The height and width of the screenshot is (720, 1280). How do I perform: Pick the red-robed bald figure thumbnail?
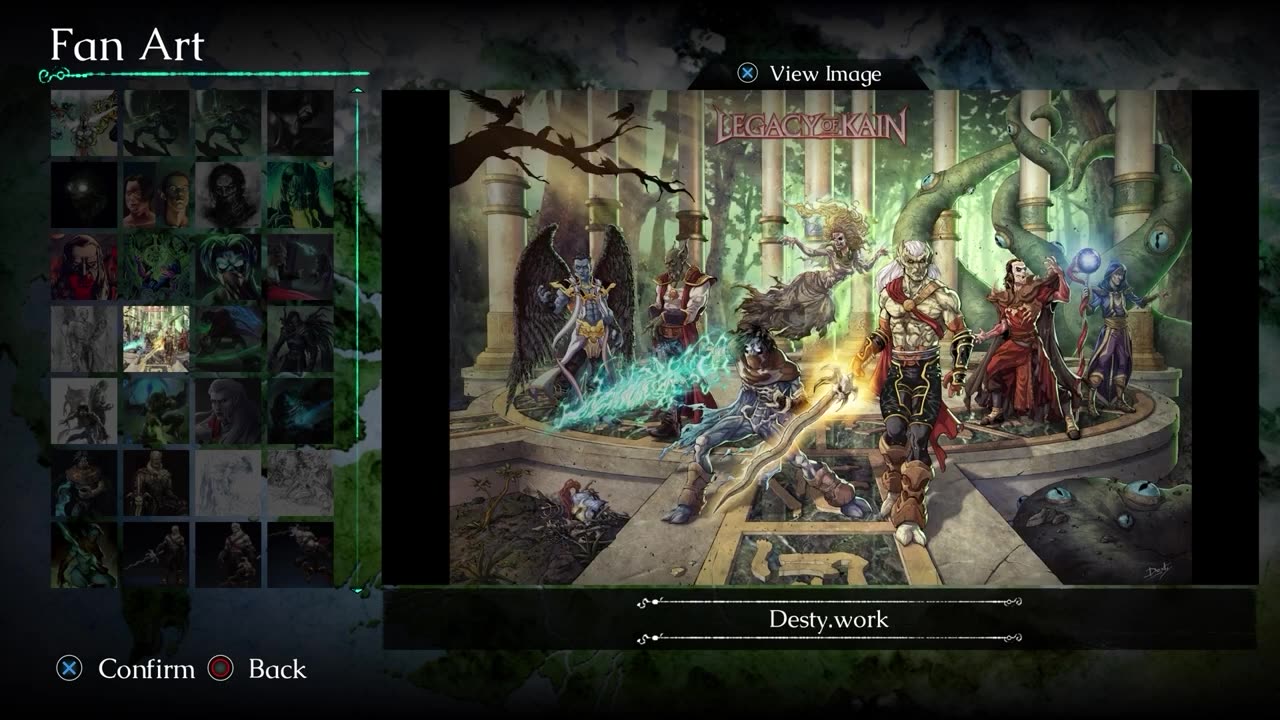tap(84, 267)
